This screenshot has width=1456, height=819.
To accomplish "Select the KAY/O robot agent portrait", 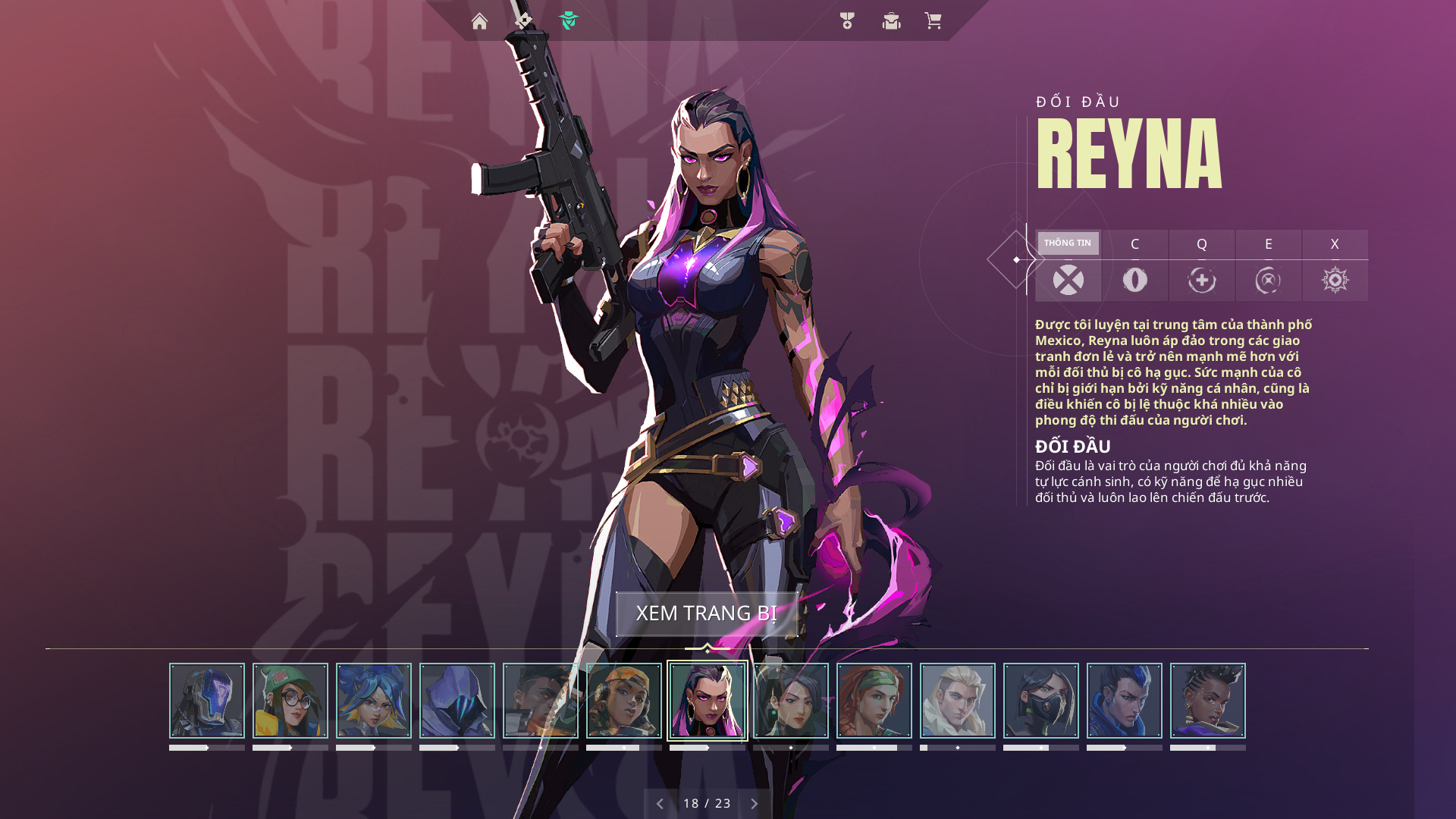I will point(207,701).
